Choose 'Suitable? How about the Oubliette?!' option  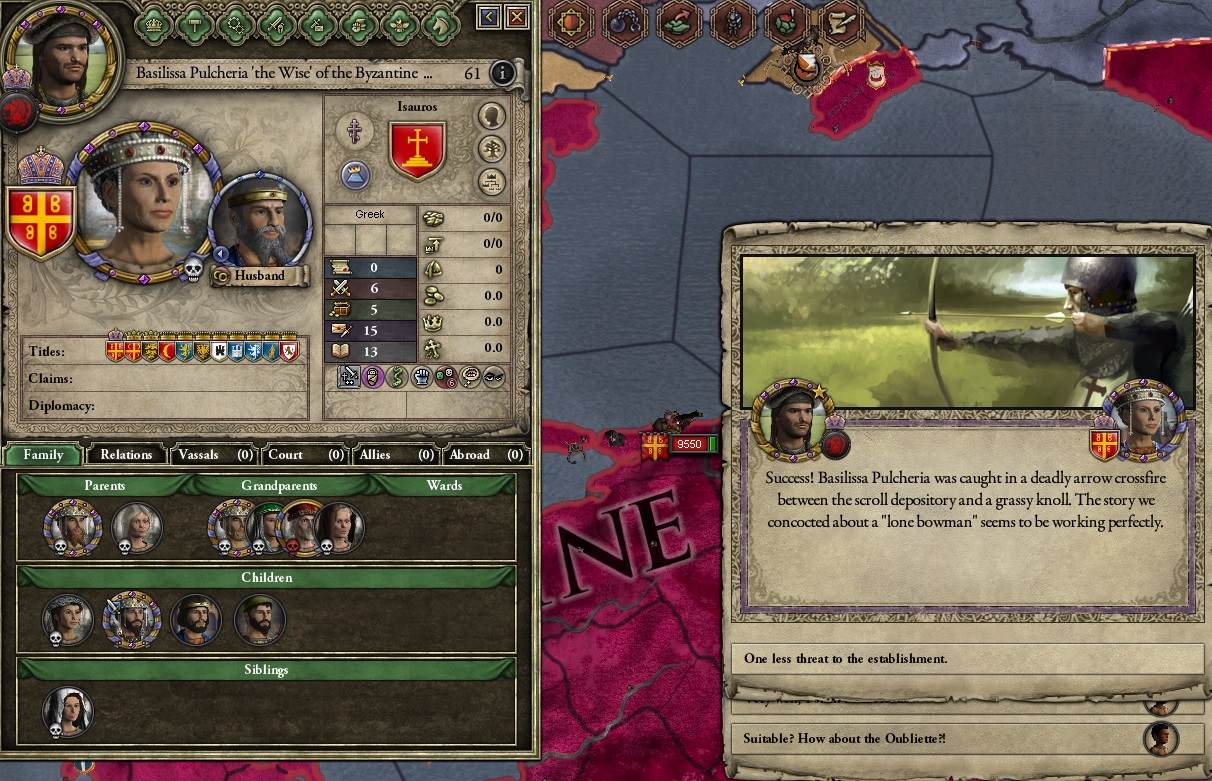pyautogui.click(x=940, y=739)
